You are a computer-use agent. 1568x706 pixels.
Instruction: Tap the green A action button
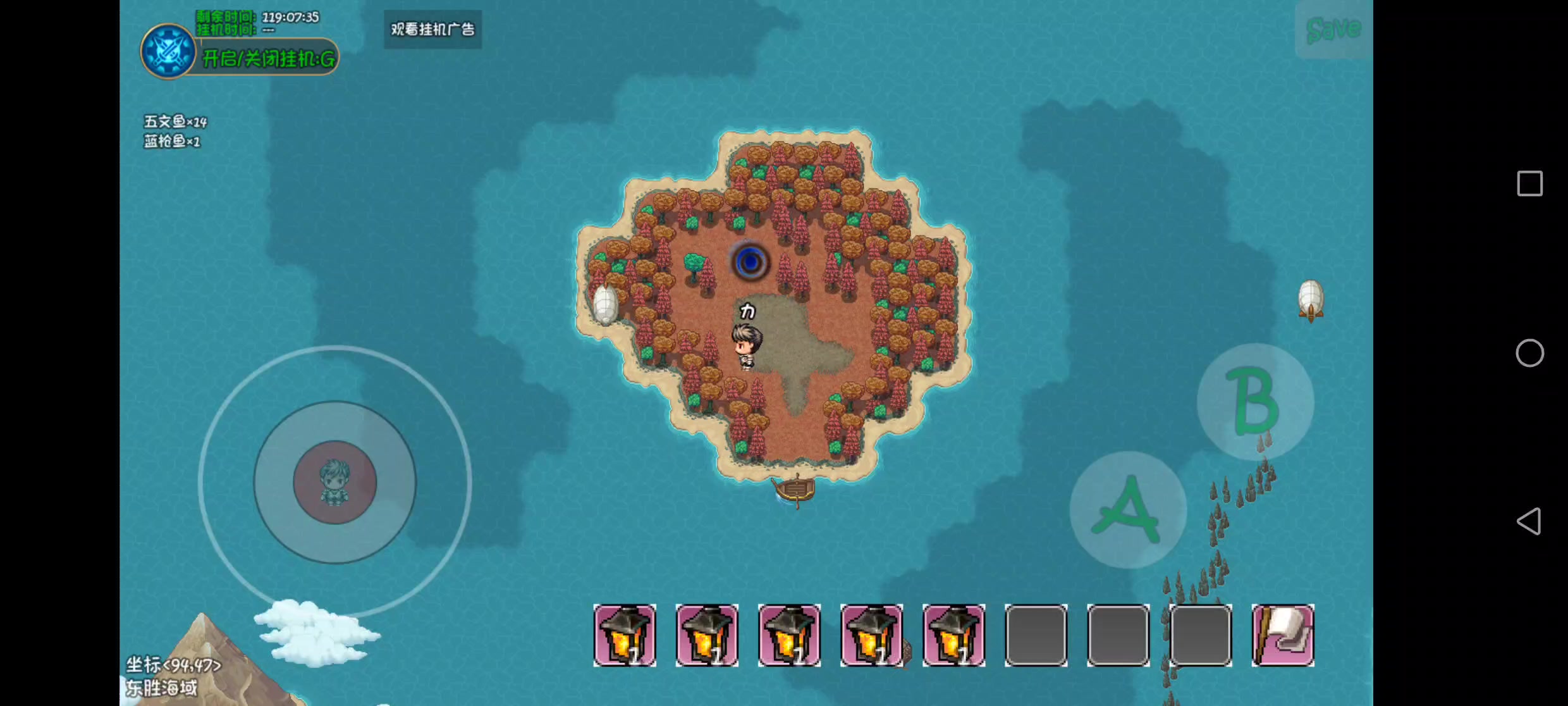coord(1127,510)
